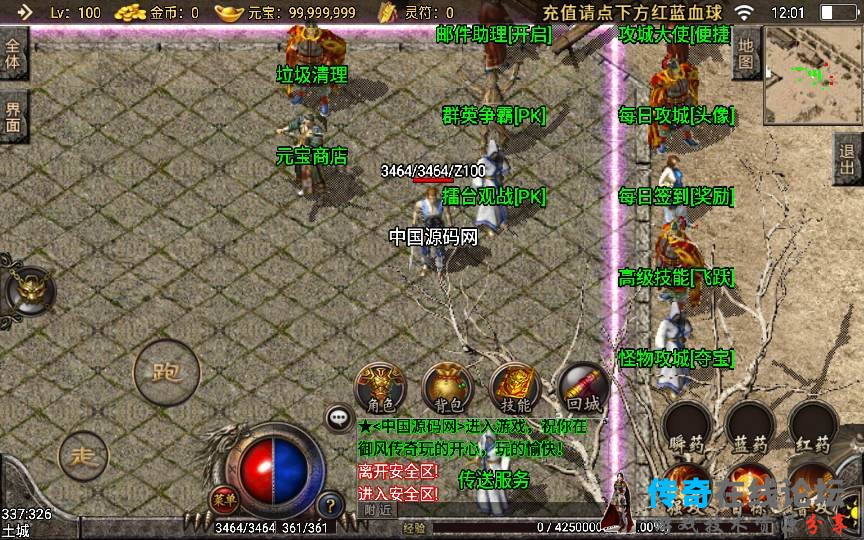Image resolution: width=864 pixels, height=540 pixels.
Task: Open the 菜单 menu button
Action: click(223, 498)
